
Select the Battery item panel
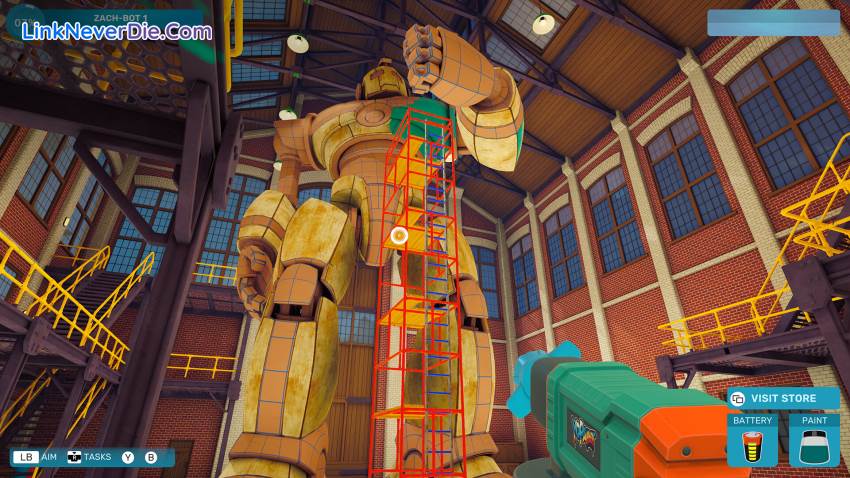(x=753, y=440)
